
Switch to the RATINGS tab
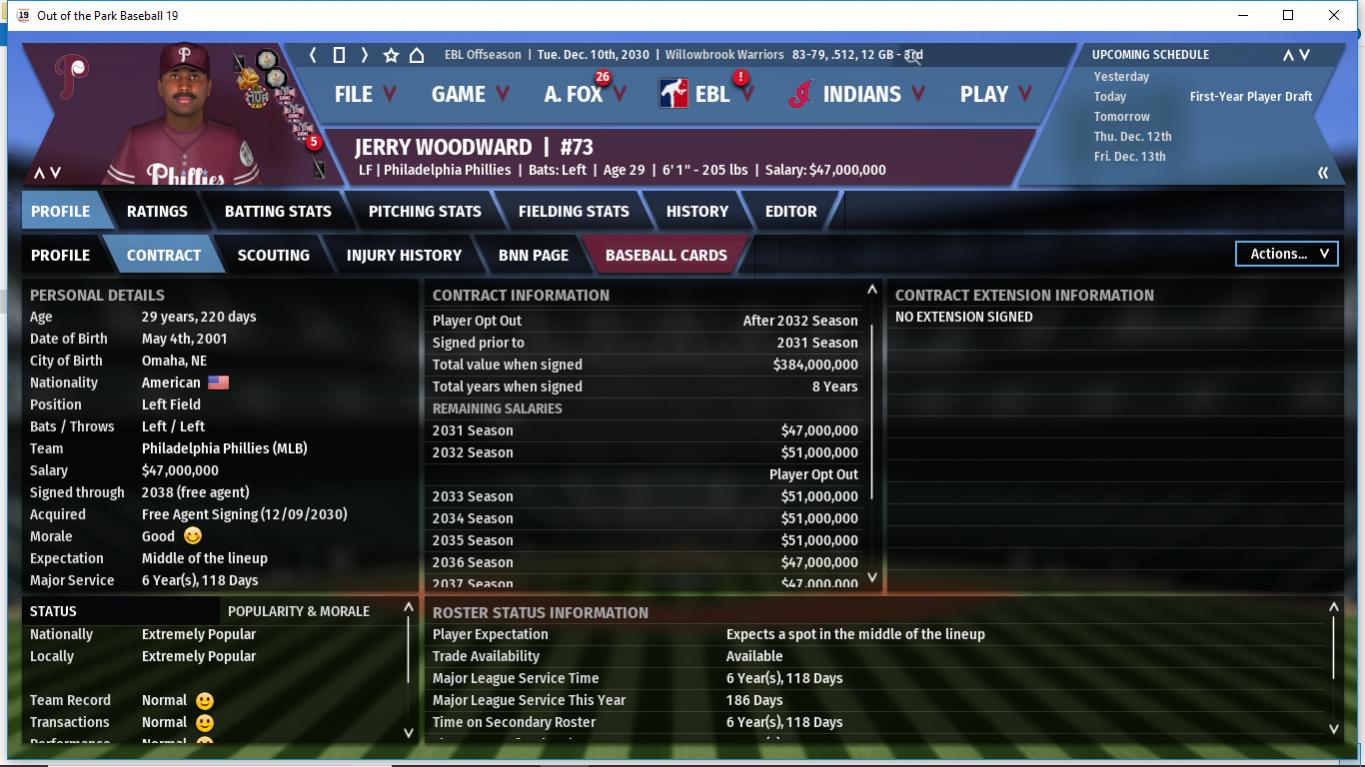(157, 211)
